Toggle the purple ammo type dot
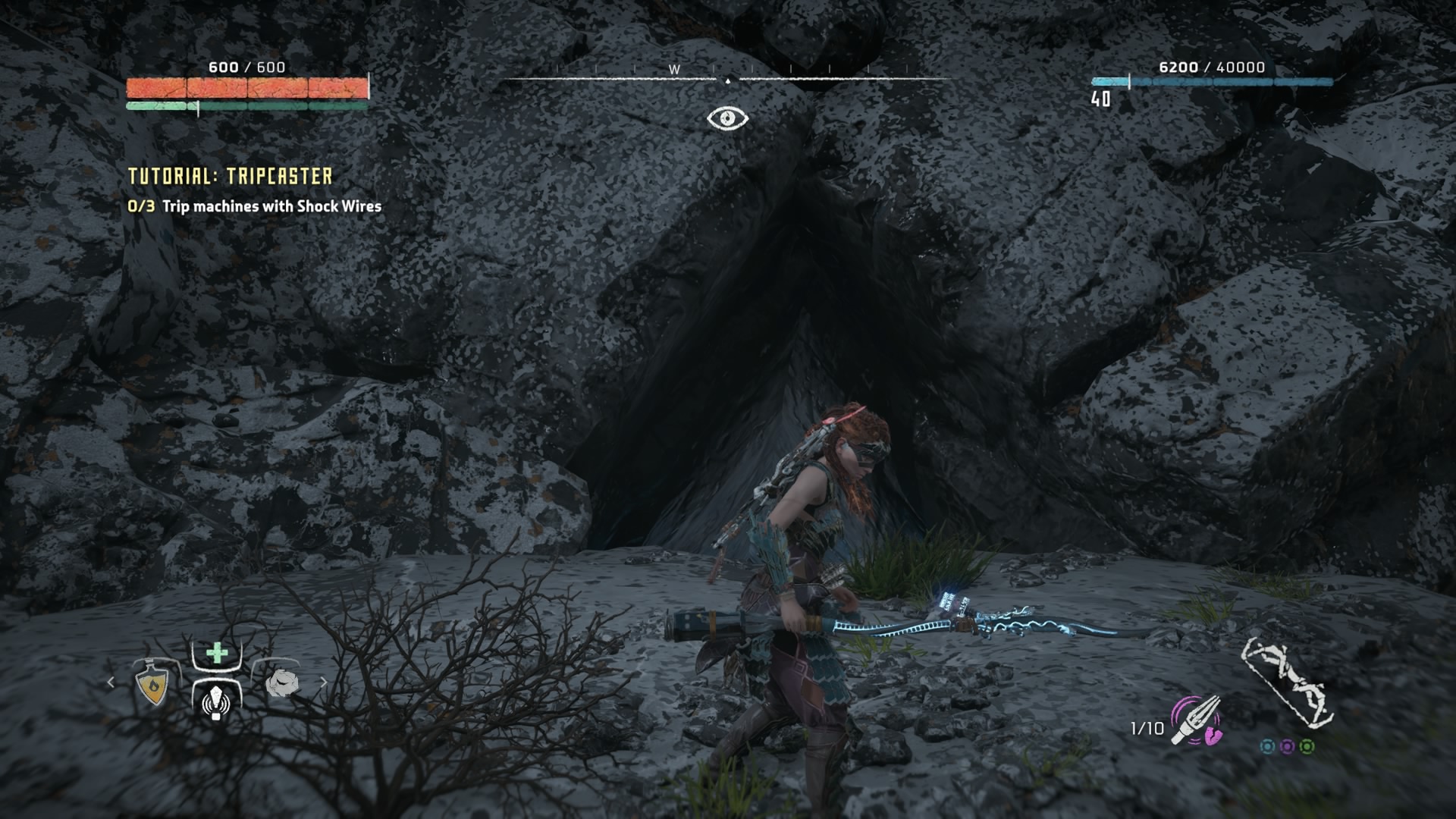The image size is (1456, 819). (x=1288, y=747)
